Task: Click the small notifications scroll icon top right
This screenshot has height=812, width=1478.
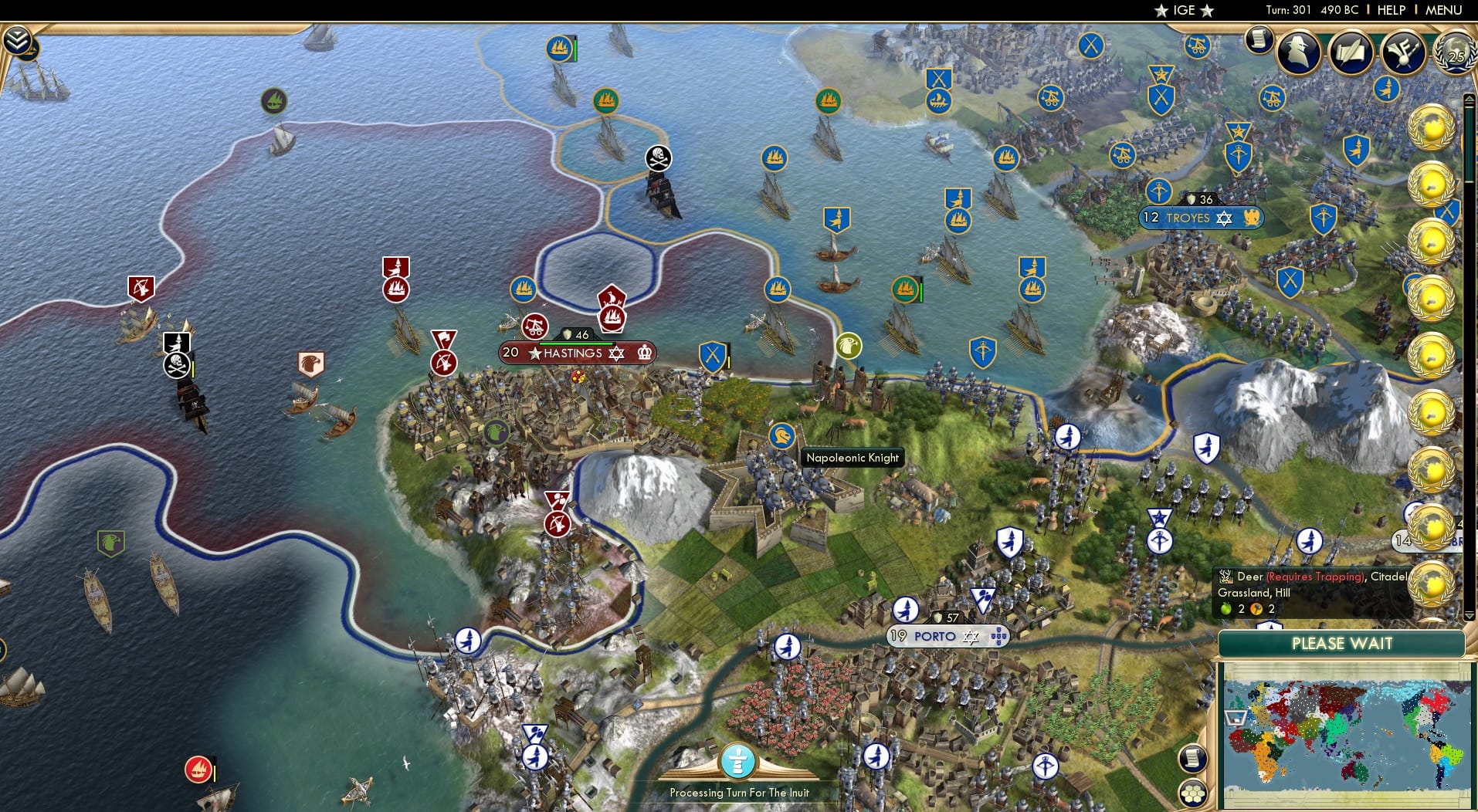Action: pyautogui.click(x=1258, y=39)
